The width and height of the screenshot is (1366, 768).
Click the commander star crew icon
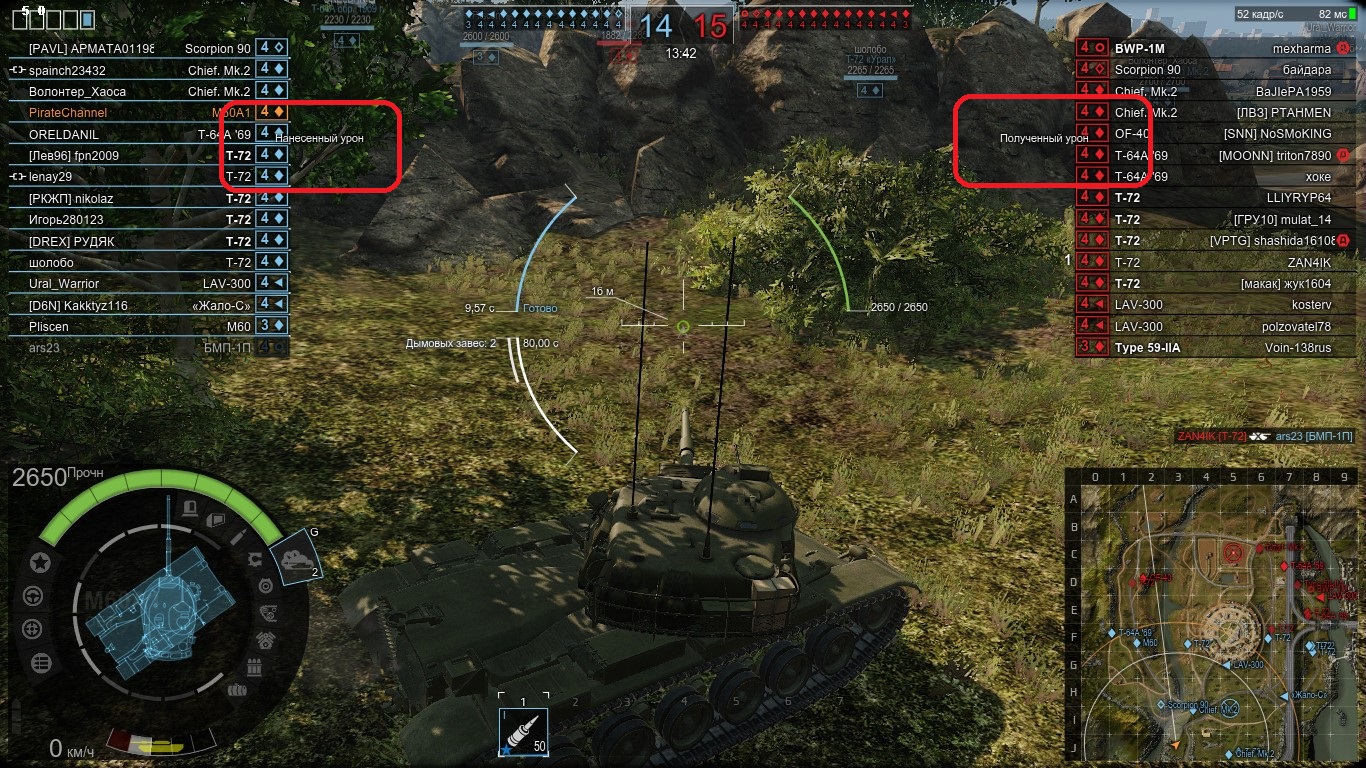[40, 562]
